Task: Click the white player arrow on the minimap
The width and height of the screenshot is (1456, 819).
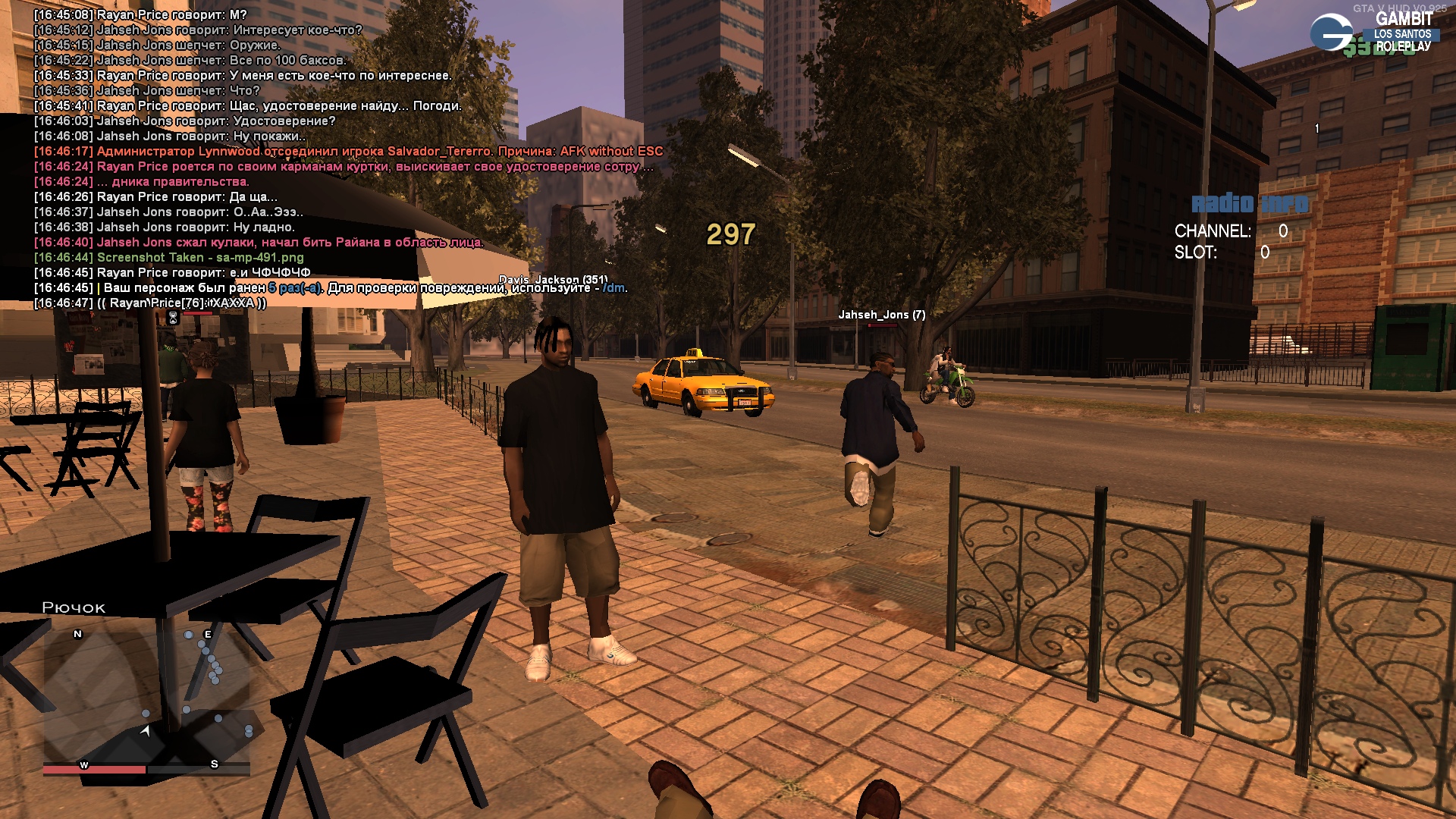Action: coord(145,730)
